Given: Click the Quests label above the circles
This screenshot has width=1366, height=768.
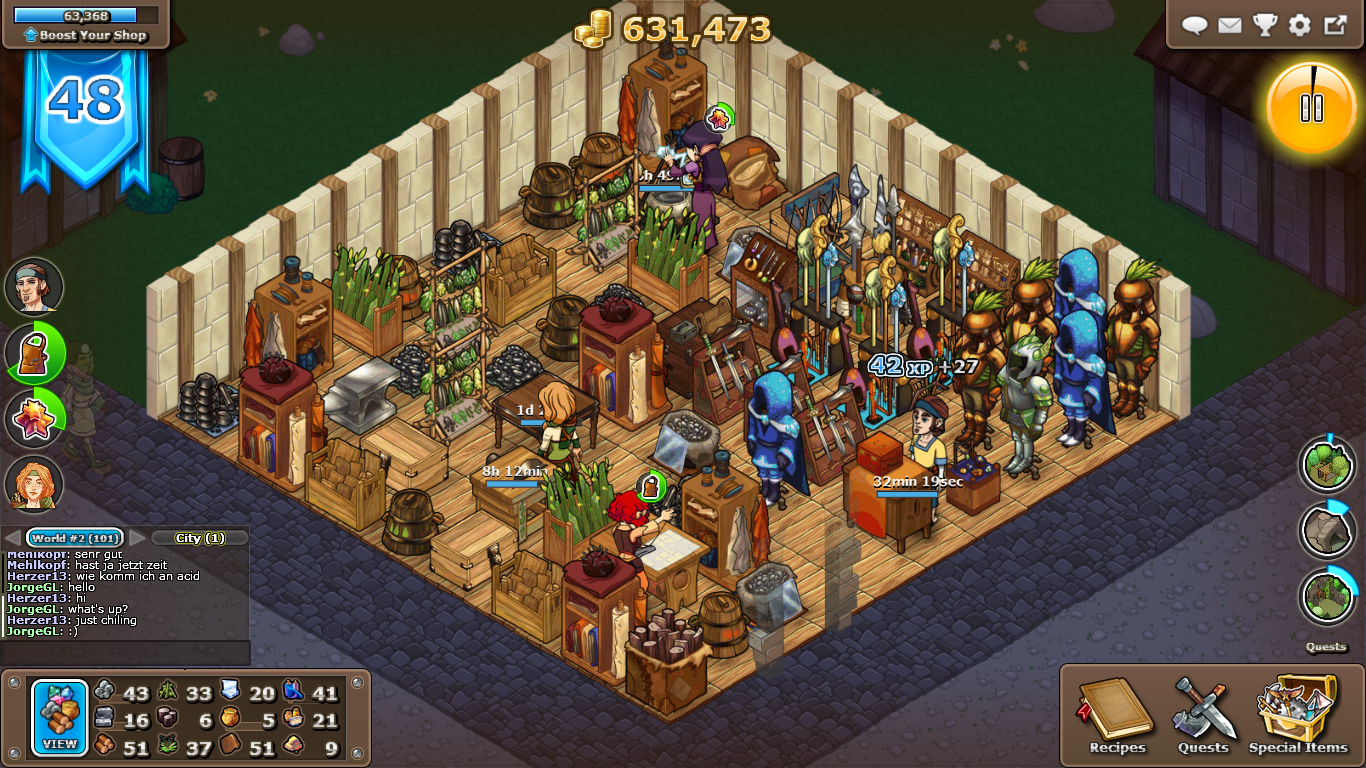Looking at the screenshot, I should coord(1327,647).
